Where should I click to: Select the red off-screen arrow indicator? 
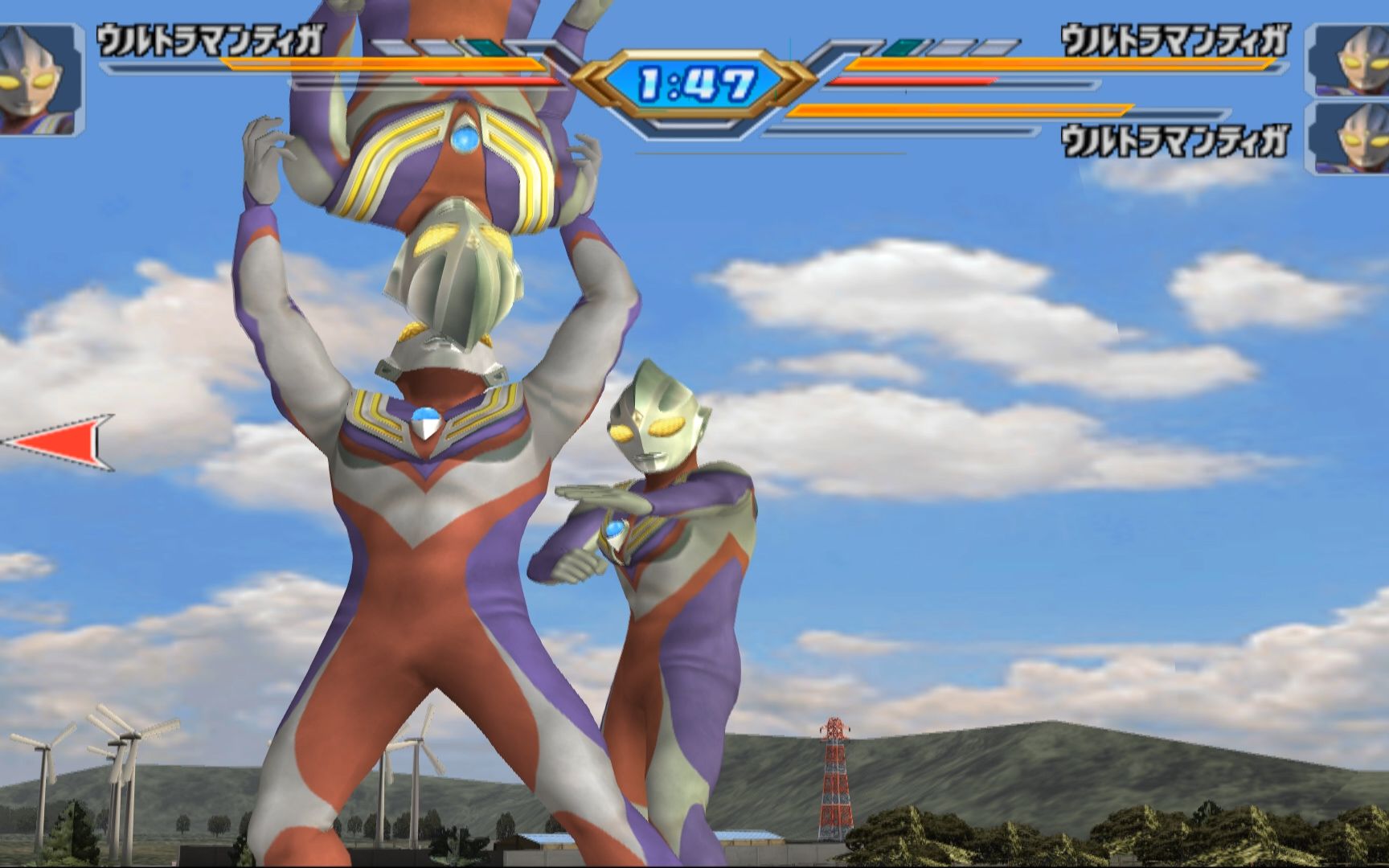pyautogui.click(x=60, y=442)
